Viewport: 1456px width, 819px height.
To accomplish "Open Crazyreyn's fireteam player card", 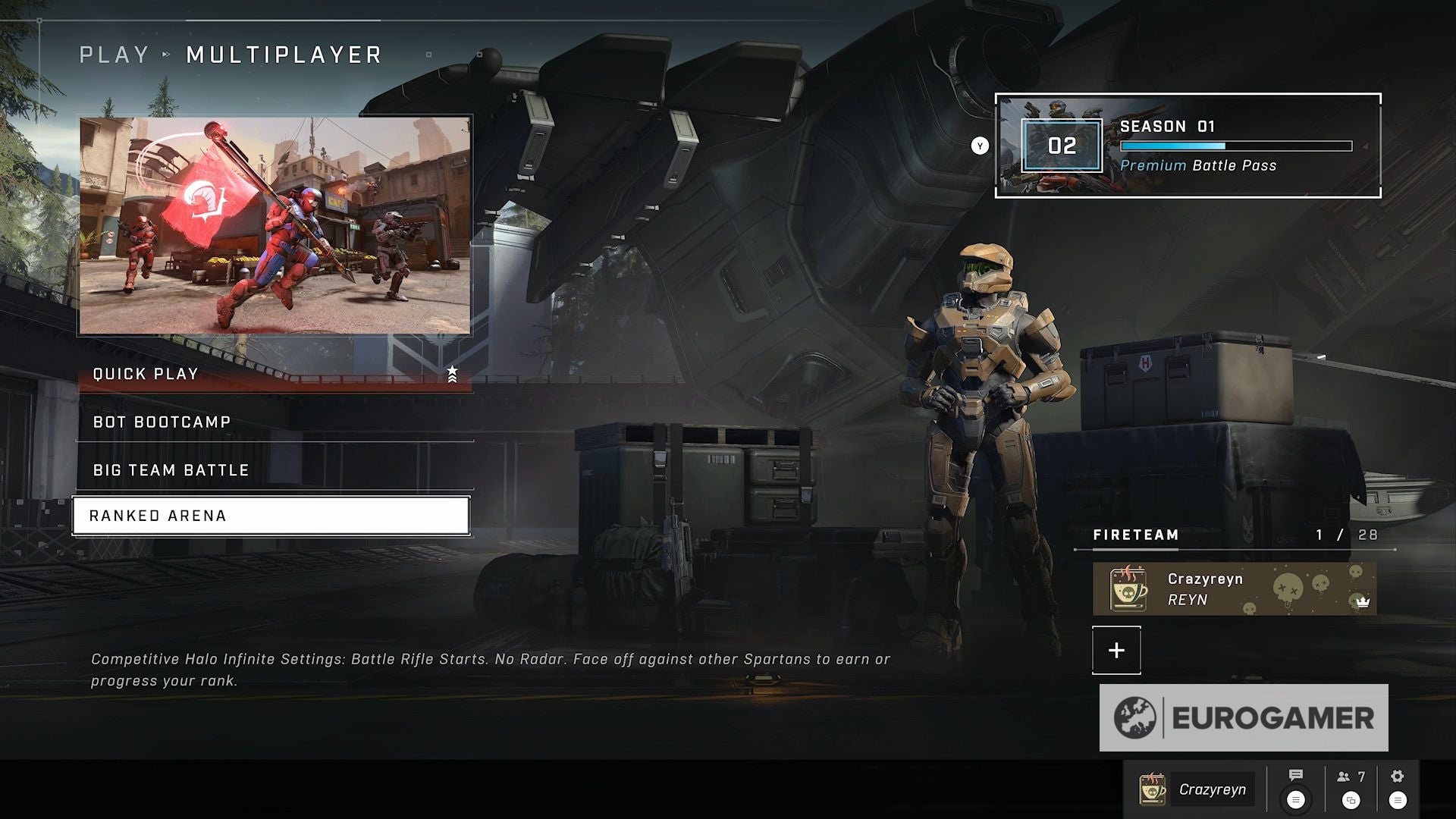I will pos(1234,589).
